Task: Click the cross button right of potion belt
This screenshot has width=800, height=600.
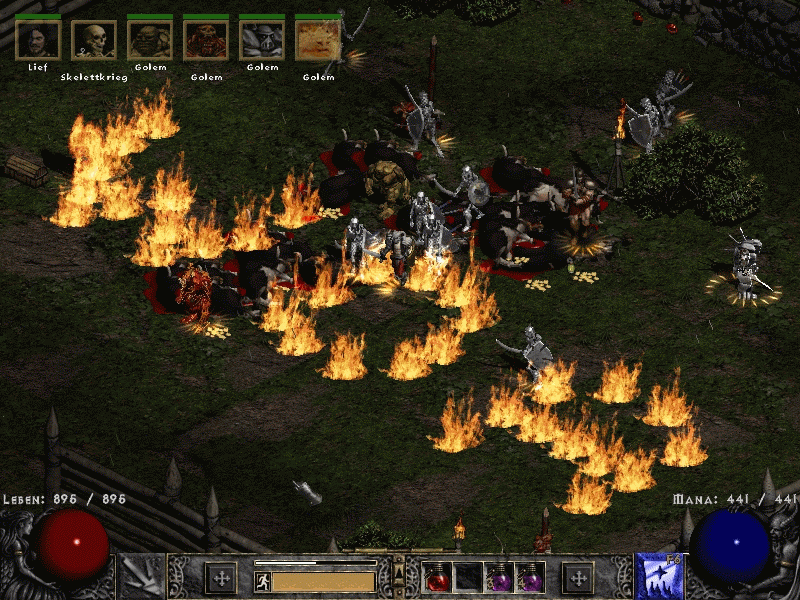Action: click(578, 577)
